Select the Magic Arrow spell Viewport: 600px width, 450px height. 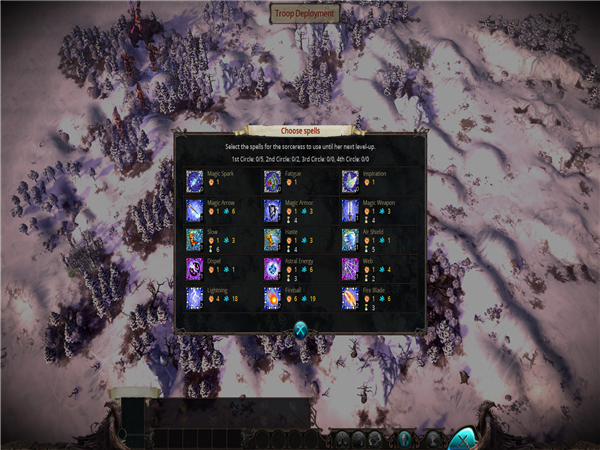pyautogui.click(x=195, y=210)
